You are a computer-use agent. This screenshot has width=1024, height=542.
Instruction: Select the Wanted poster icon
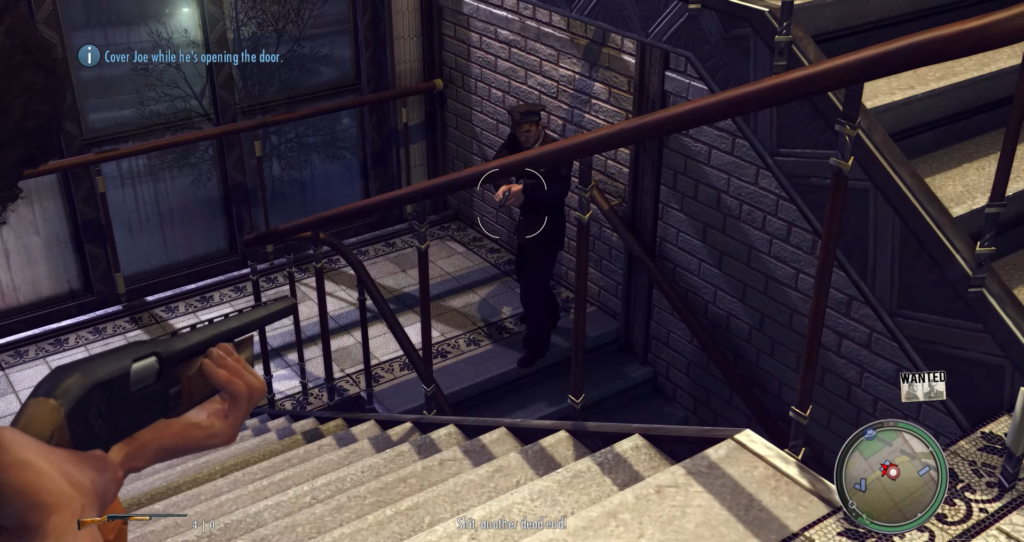point(922,386)
